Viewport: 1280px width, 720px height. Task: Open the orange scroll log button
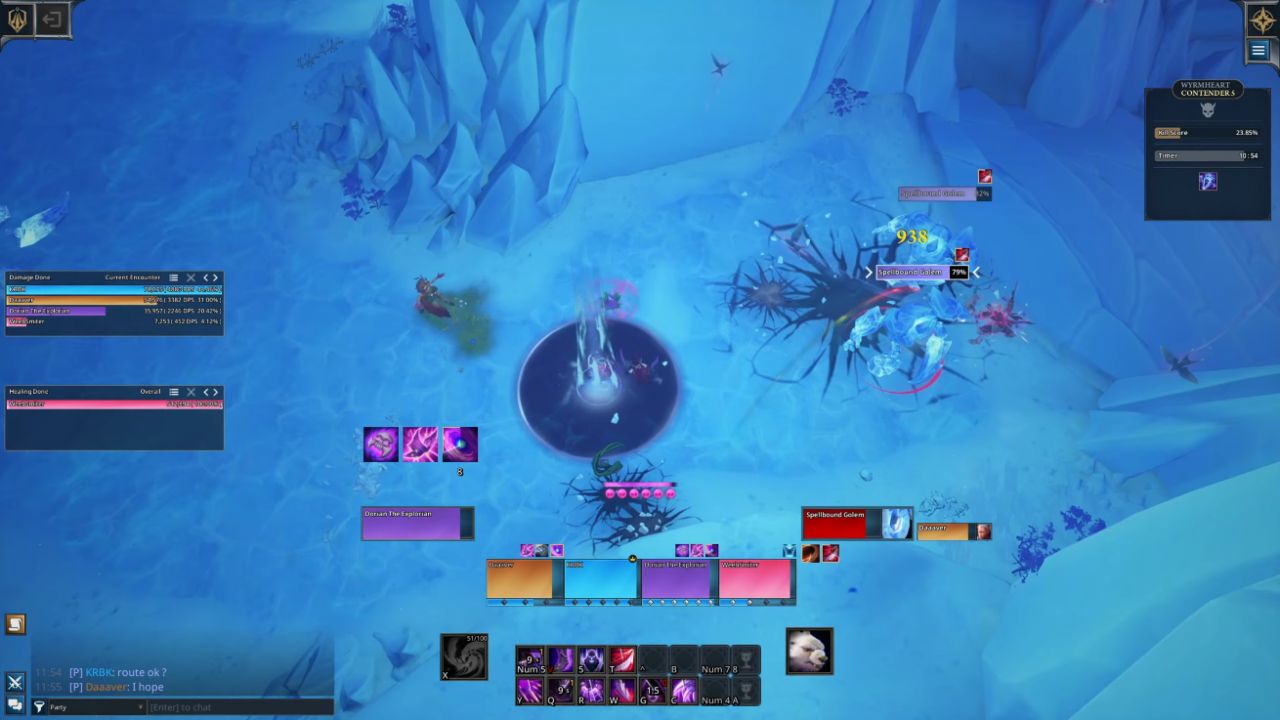(x=15, y=625)
